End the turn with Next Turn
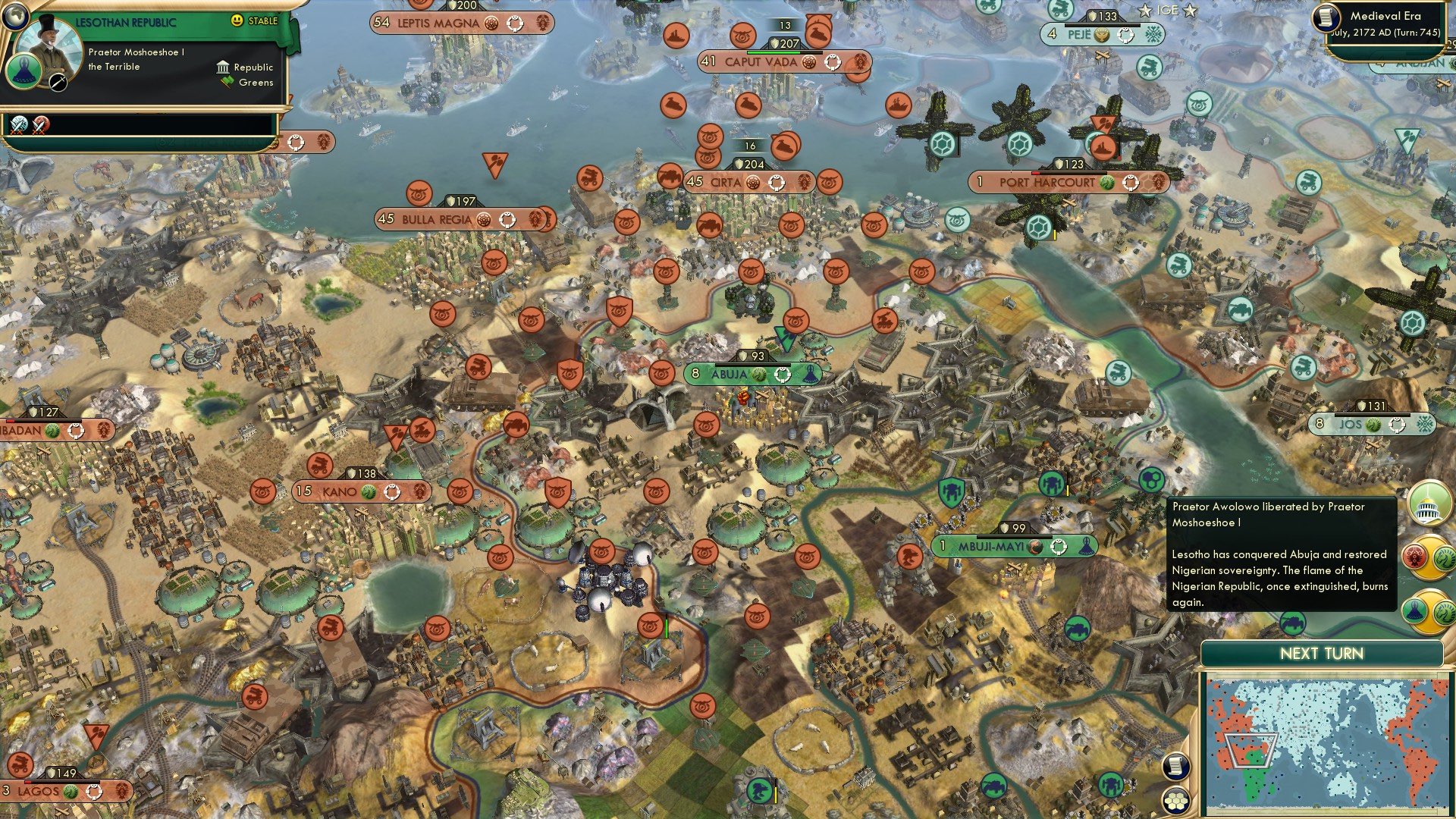This screenshot has width=1456, height=819. (x=1321, y=654)
